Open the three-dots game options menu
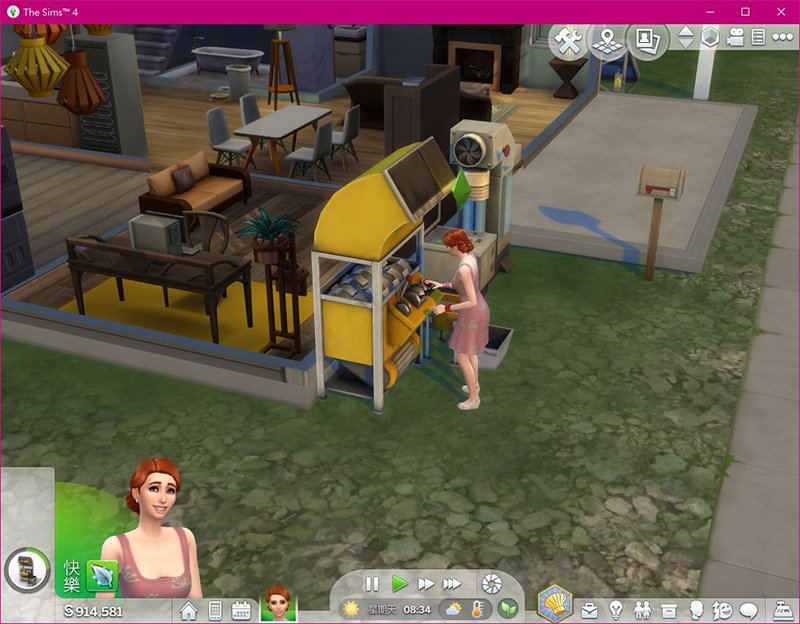Screen dimensions: 800x624 pos(781,37)
